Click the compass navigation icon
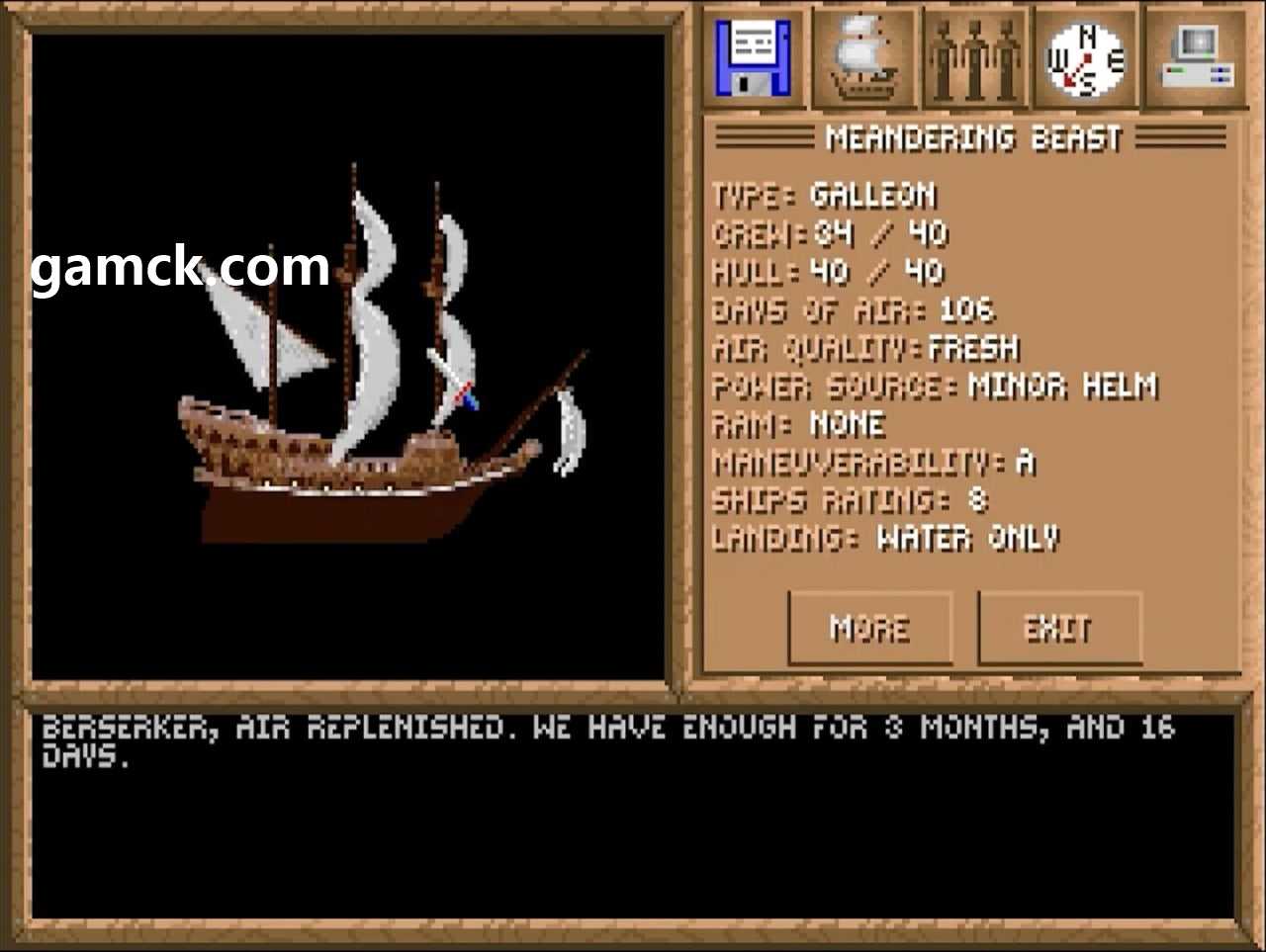The width and height of the screenshot is (1266, 952). pyautogui.click(x=1086, y=58)
